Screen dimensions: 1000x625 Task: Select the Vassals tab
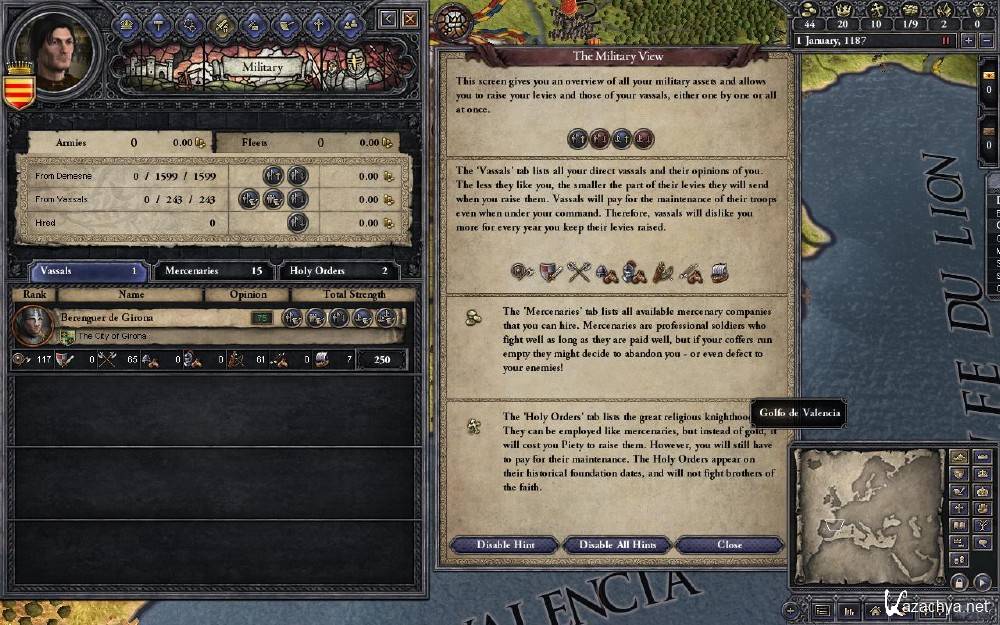pos(89,271)
